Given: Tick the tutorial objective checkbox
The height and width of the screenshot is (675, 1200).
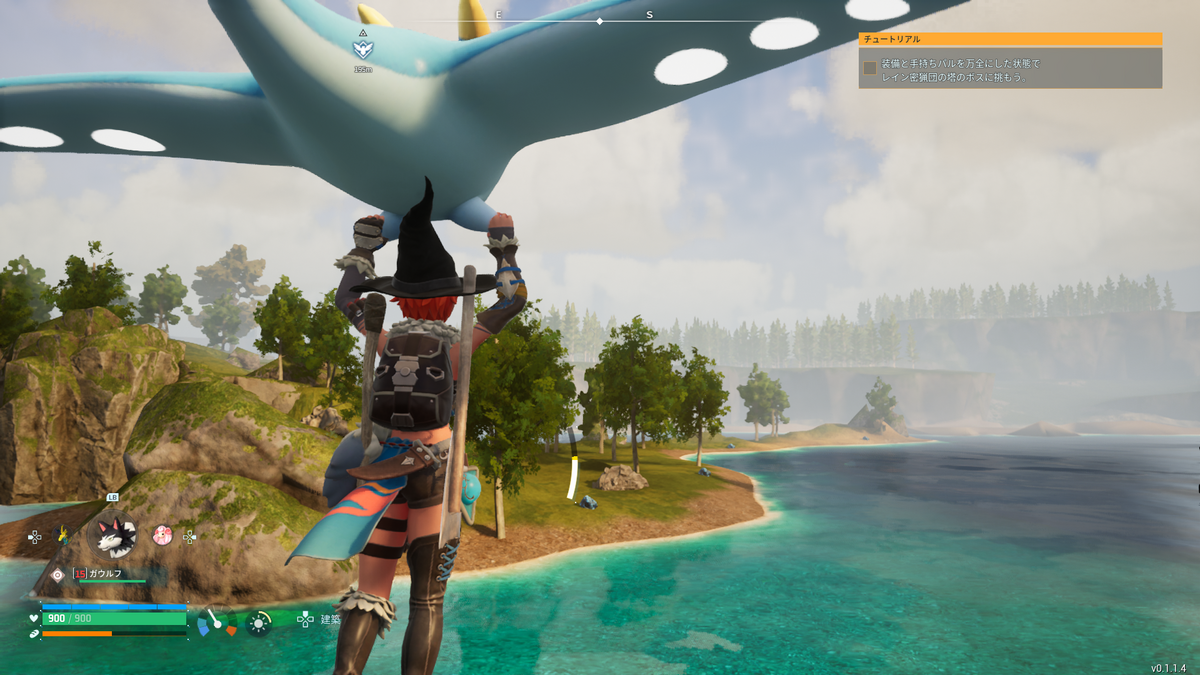Looking at the screenshot, I should tap(870, 68).
